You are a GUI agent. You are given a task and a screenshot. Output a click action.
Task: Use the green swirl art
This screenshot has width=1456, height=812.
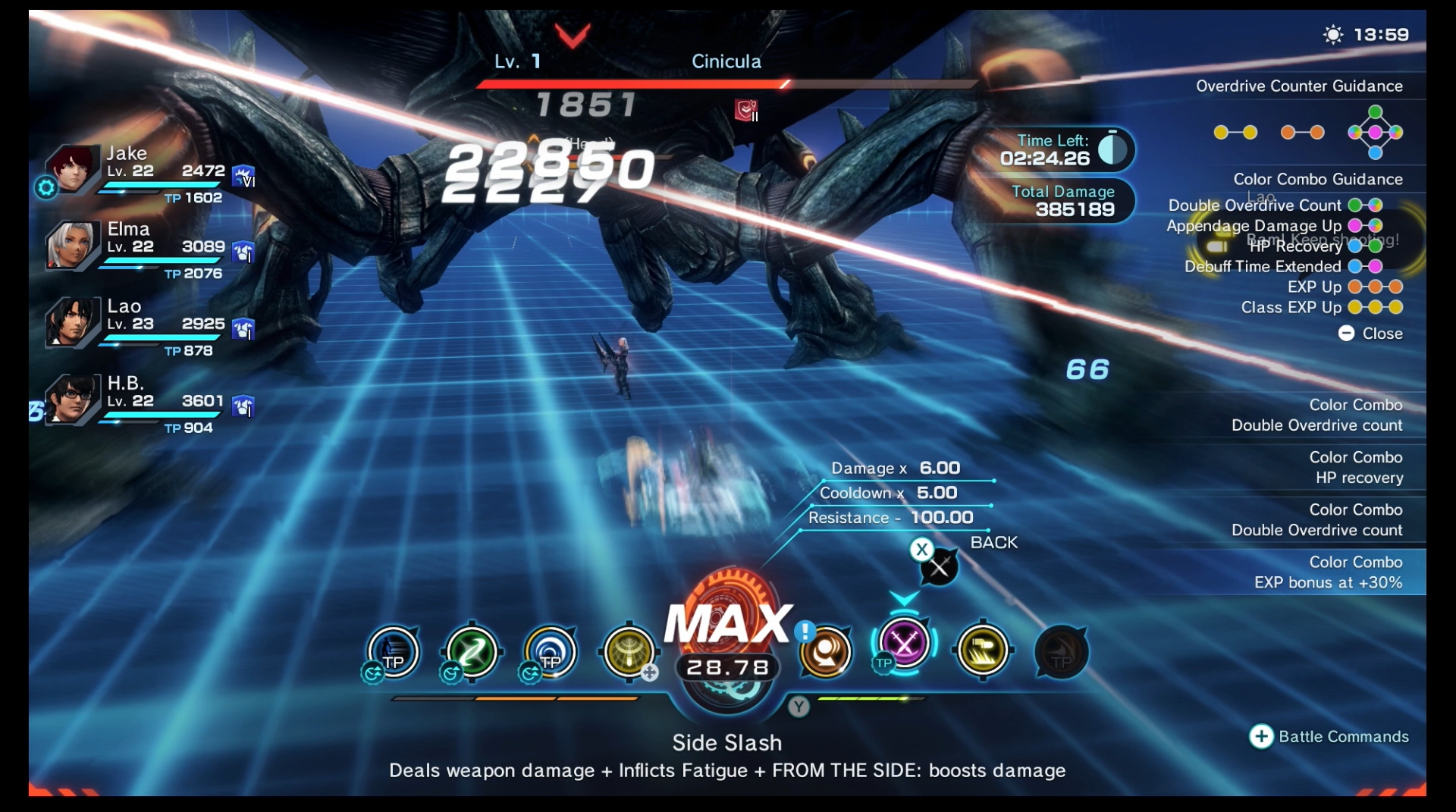[472, 651]
